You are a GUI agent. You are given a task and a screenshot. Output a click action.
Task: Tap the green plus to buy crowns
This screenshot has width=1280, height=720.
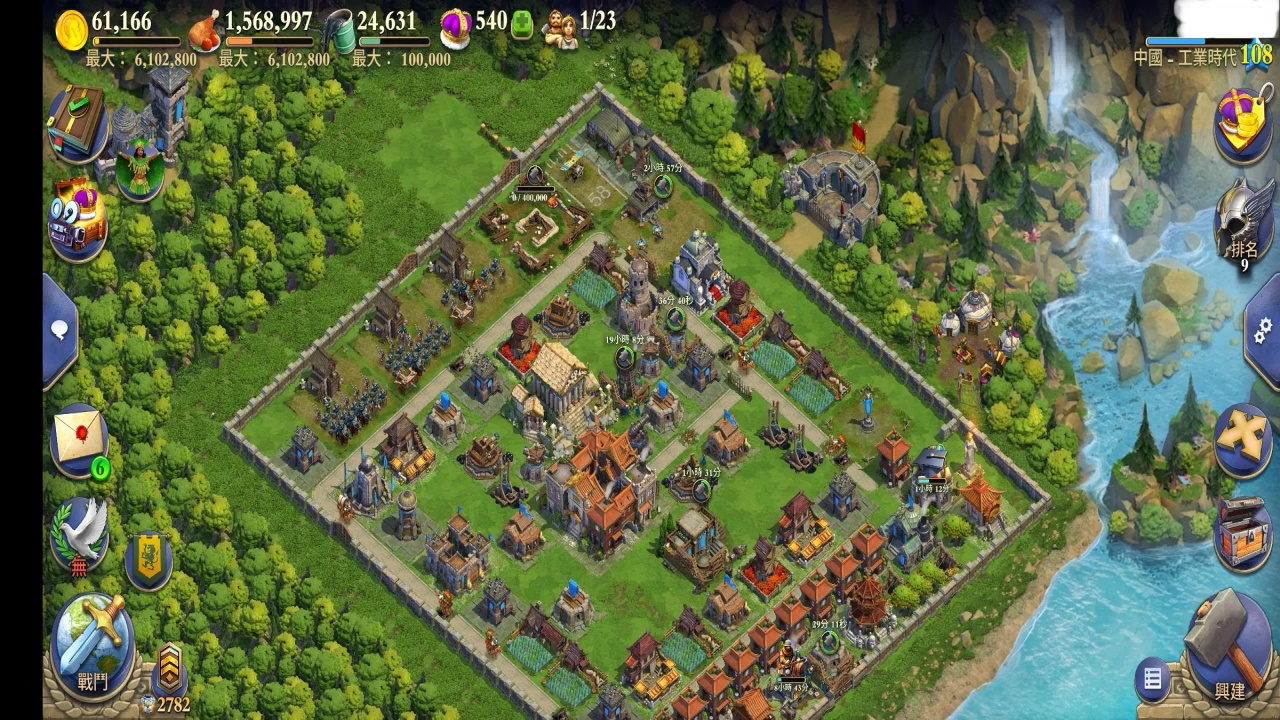point(521,25)
